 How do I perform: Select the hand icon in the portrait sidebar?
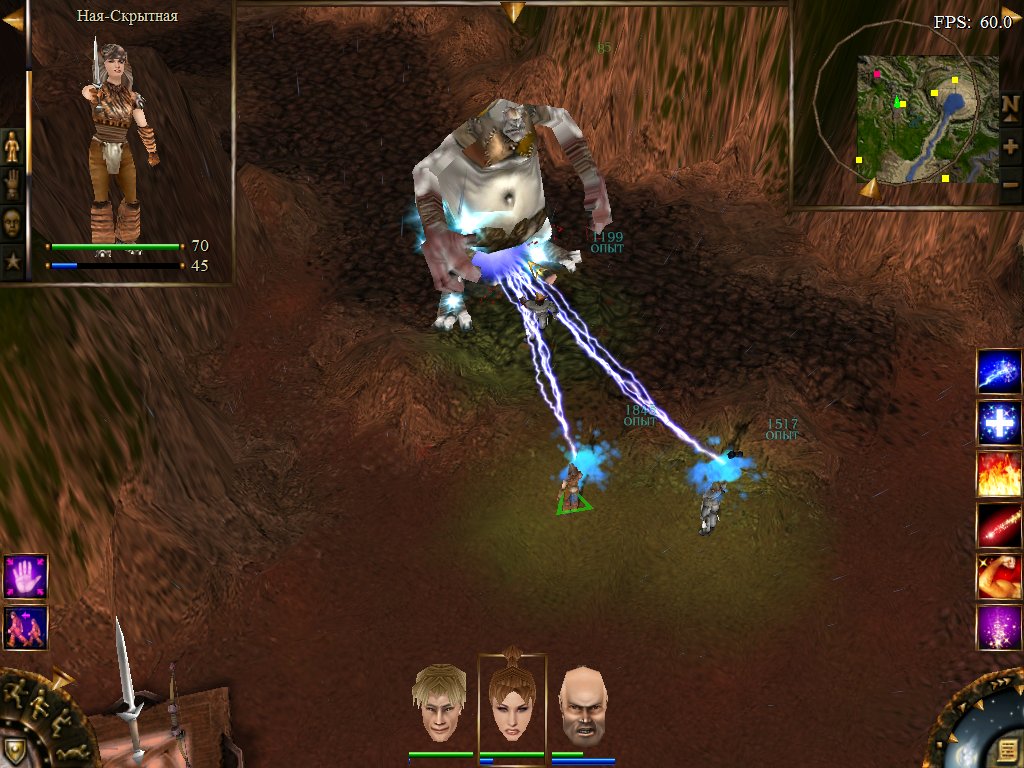pos(12,185)
